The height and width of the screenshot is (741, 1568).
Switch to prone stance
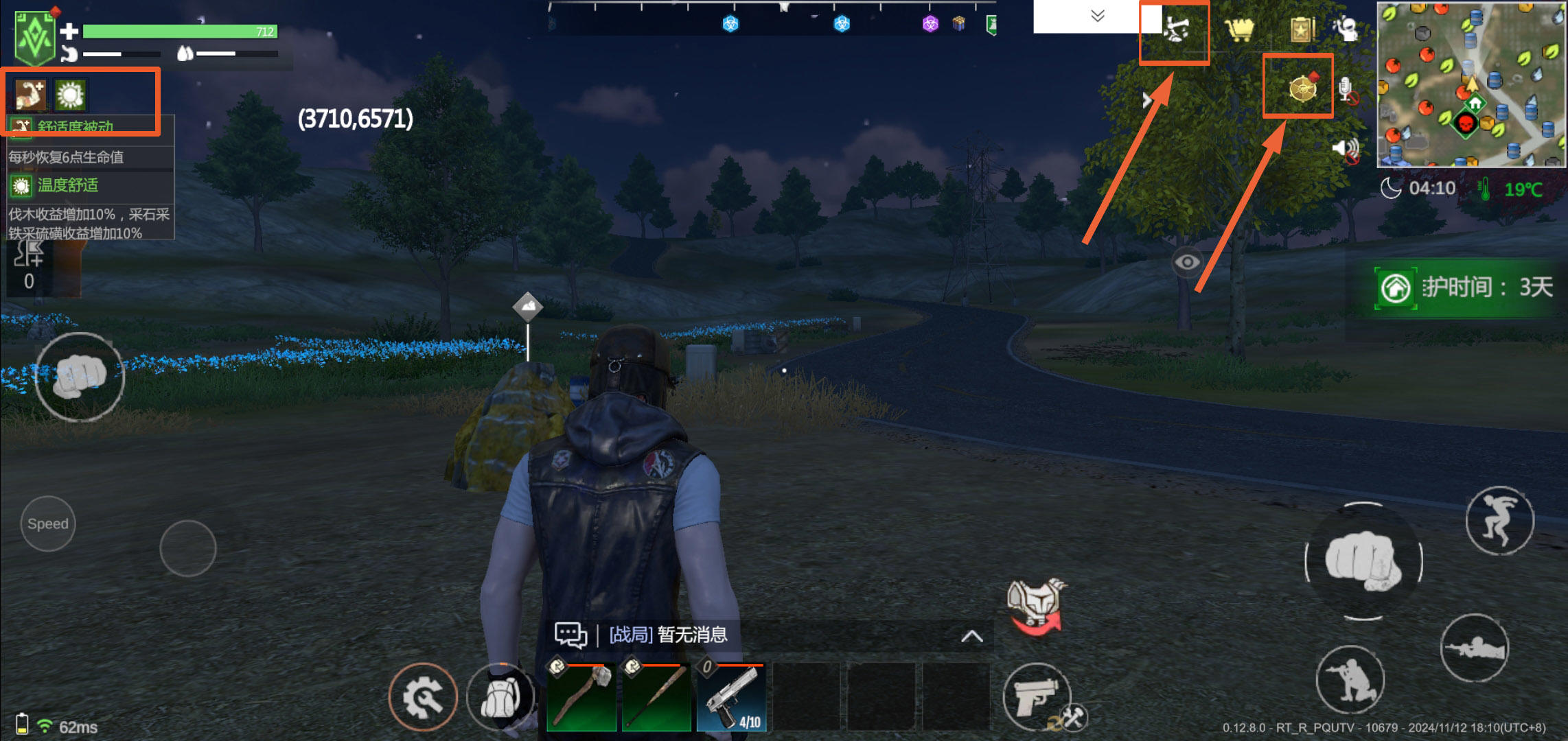point(1474,648)
